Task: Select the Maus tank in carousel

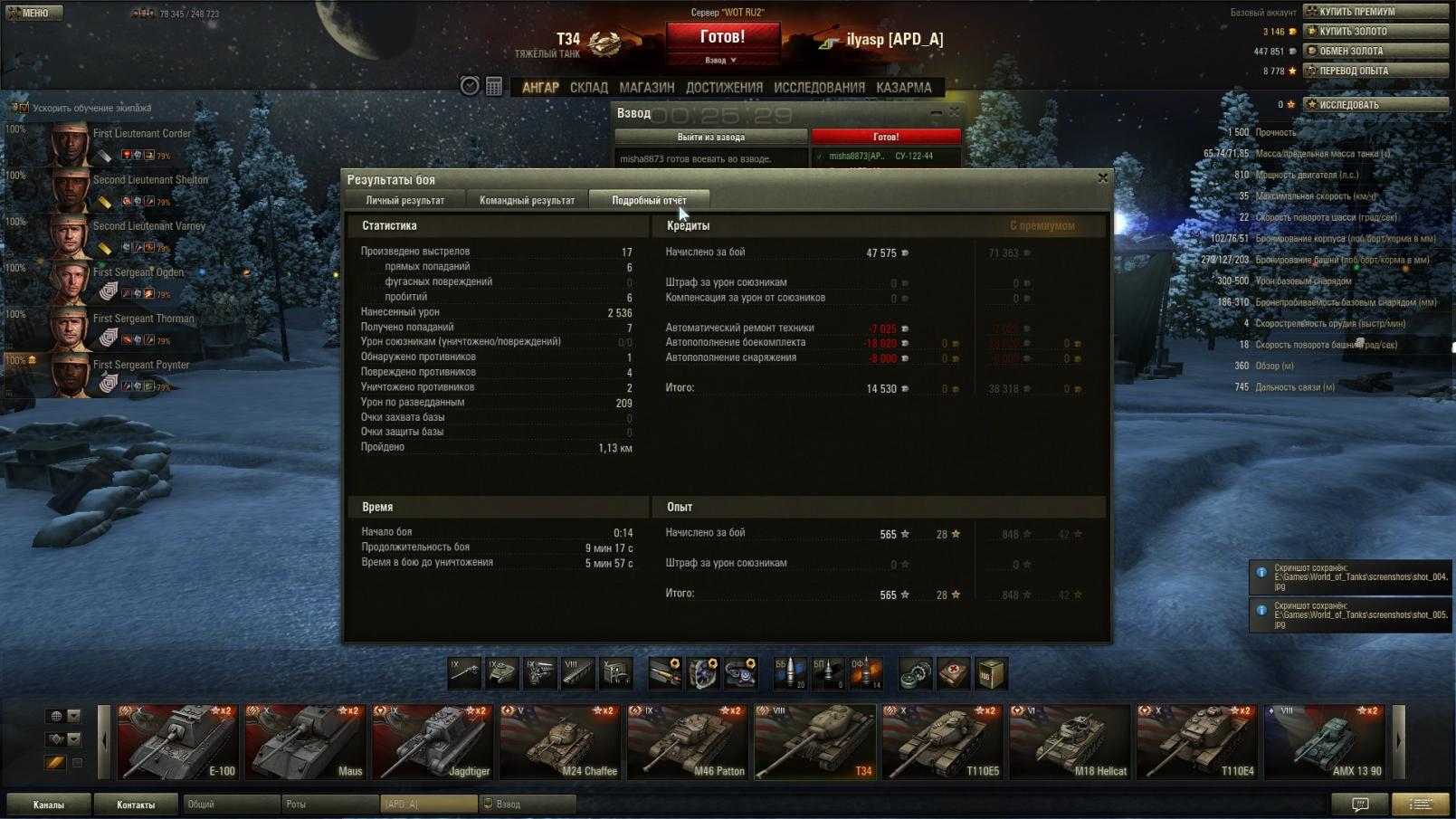Action: click(x=305, y=742)
